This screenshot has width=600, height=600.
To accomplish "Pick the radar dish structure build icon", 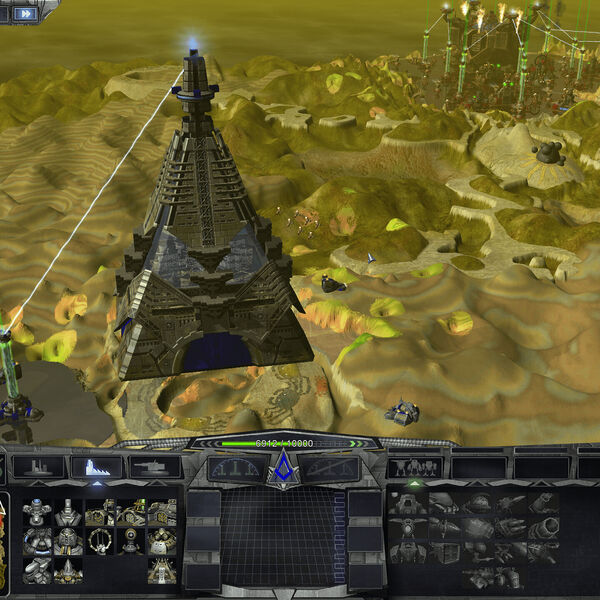I will point(130,540).
